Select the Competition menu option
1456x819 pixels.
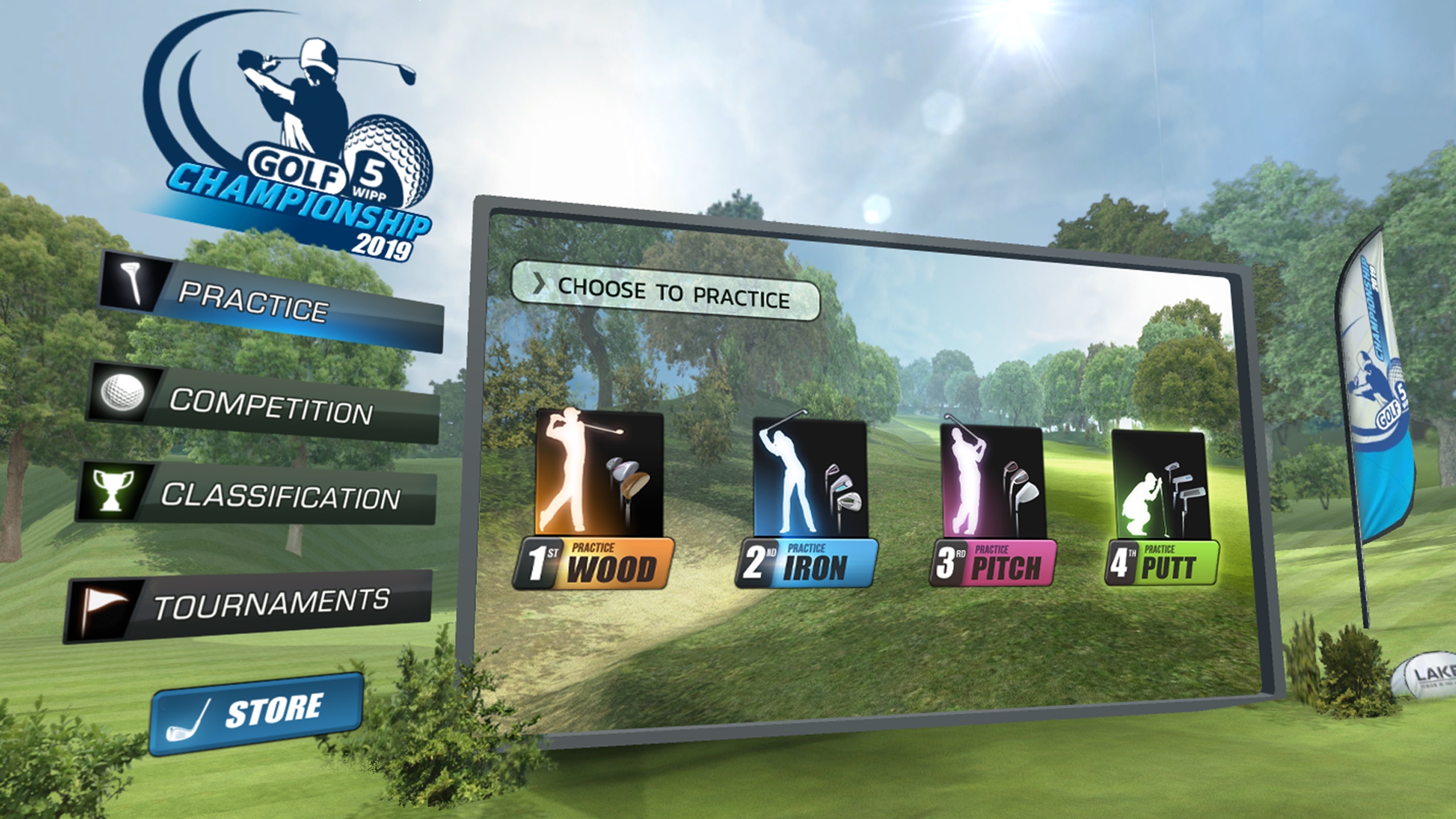pos(264,404)
